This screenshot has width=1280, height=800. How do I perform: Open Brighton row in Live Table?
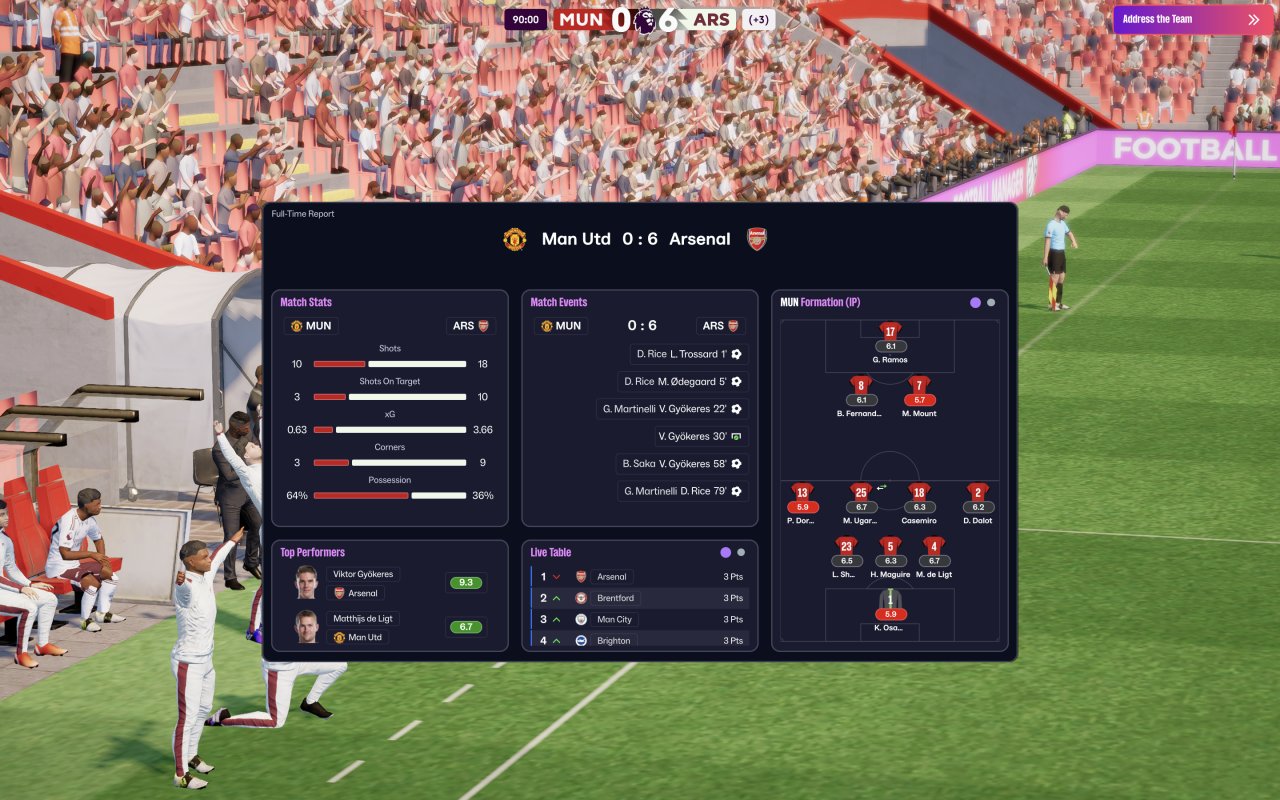(640, 640)
